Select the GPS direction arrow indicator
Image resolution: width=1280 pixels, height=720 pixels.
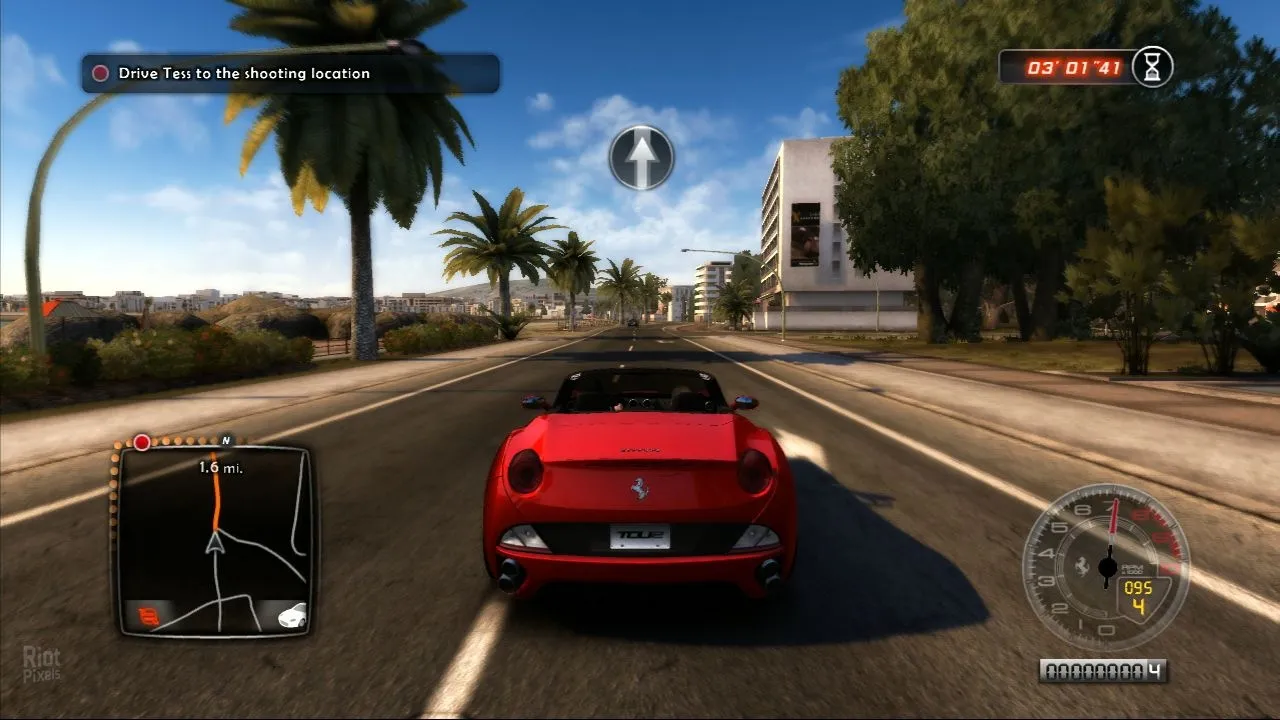tap(641, 157)
